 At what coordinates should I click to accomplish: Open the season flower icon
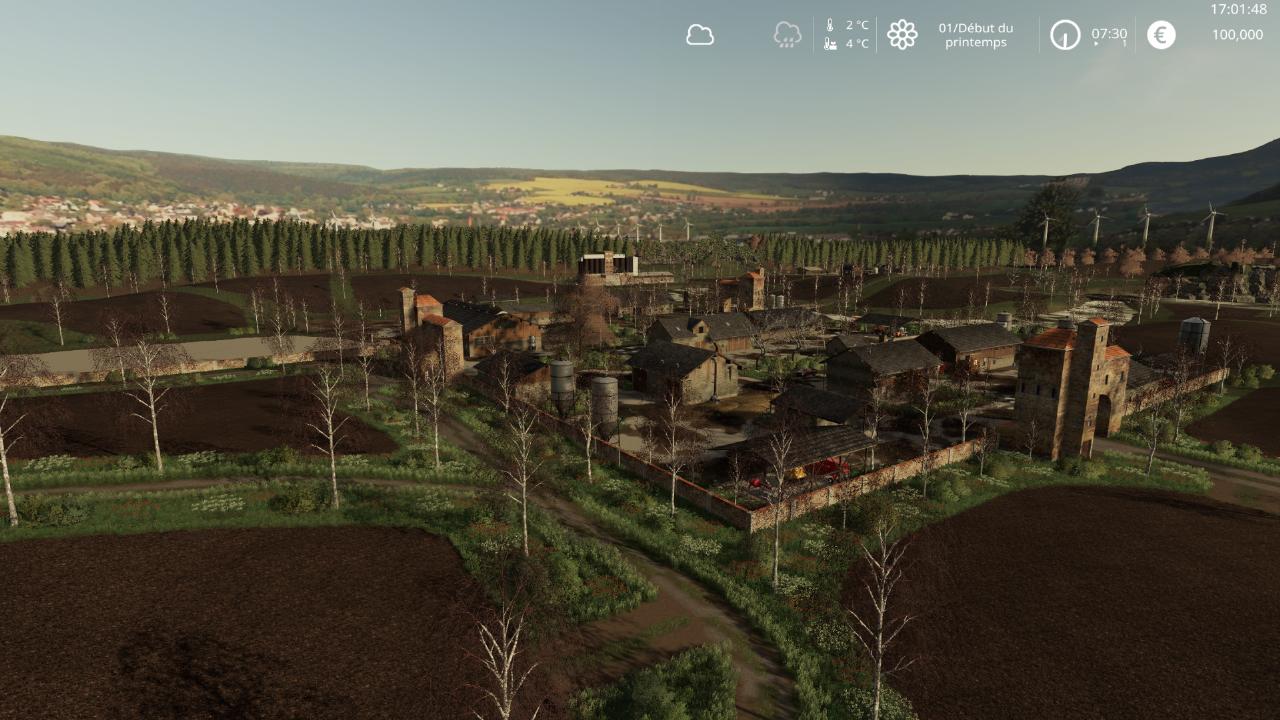(x=902, y=35)
